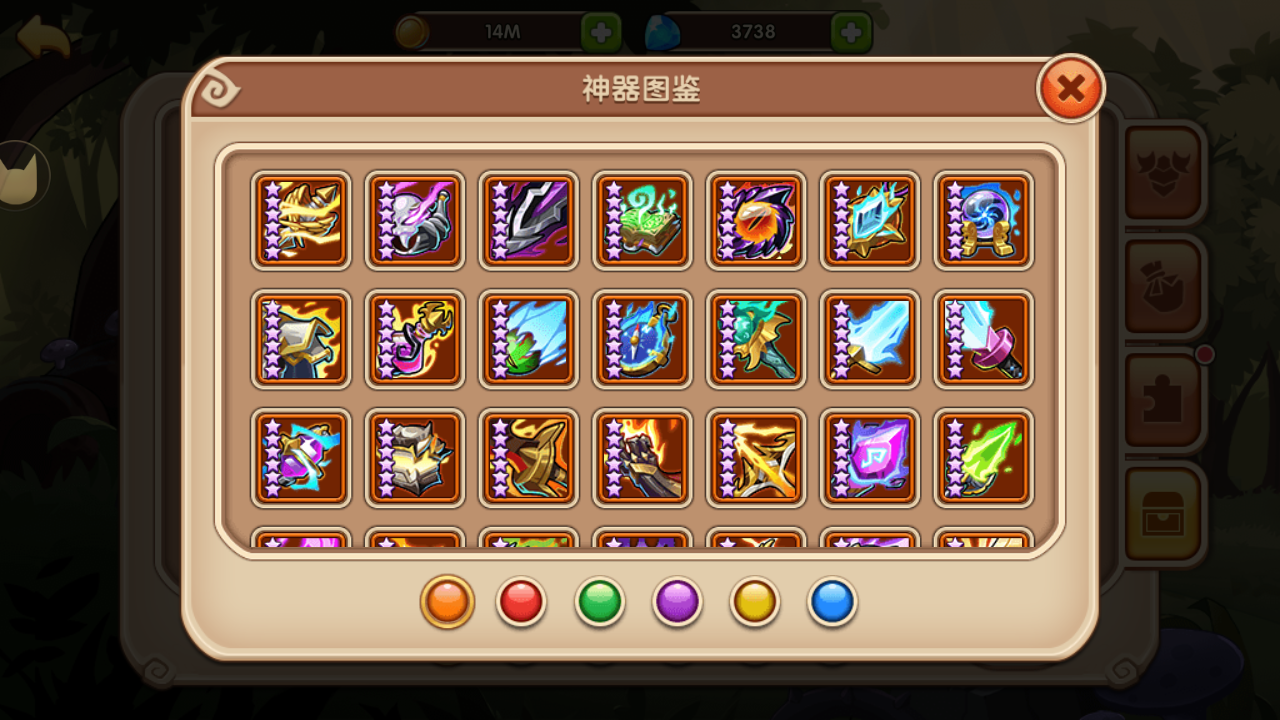Select the flaming gauntlet artifact
Viewport: 1280px width, 720px height.
(643, 458)
